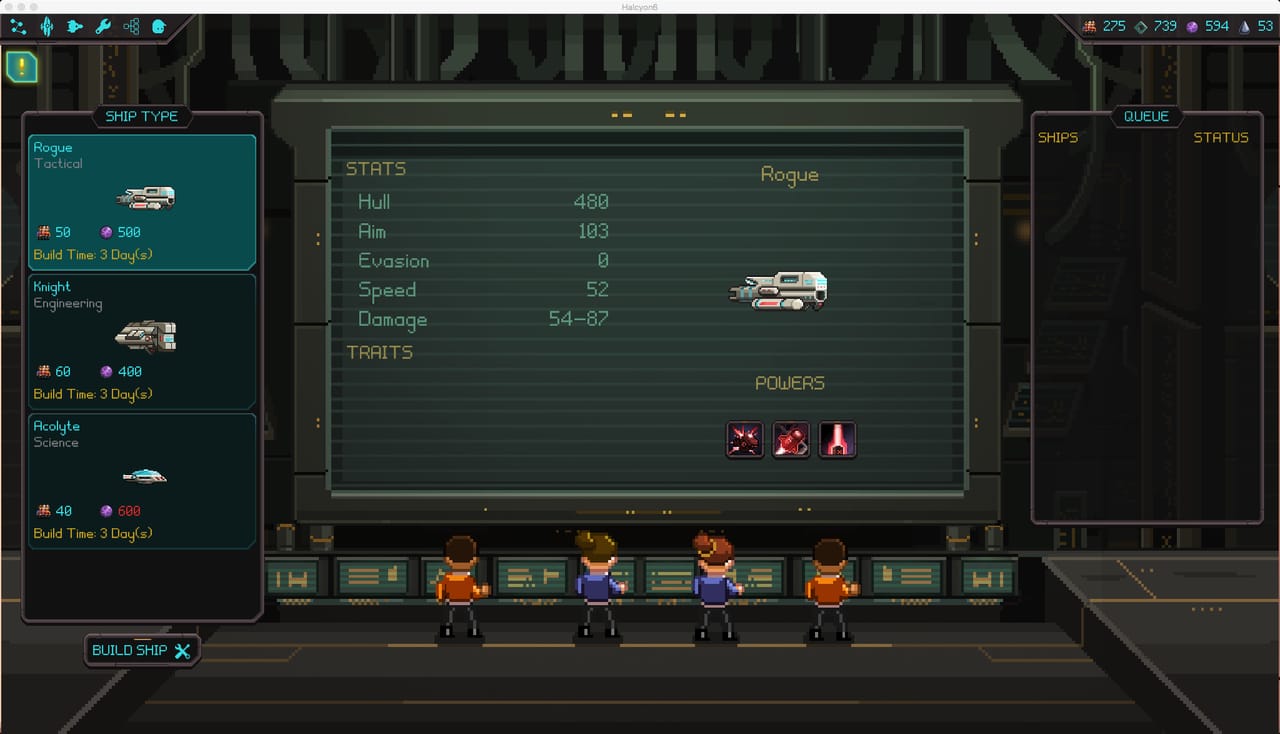Image resolution: width=1280 pixels, height=734 pixels.
Task: Click the torpedo power icon under POWERS
Action: point(791,439)
